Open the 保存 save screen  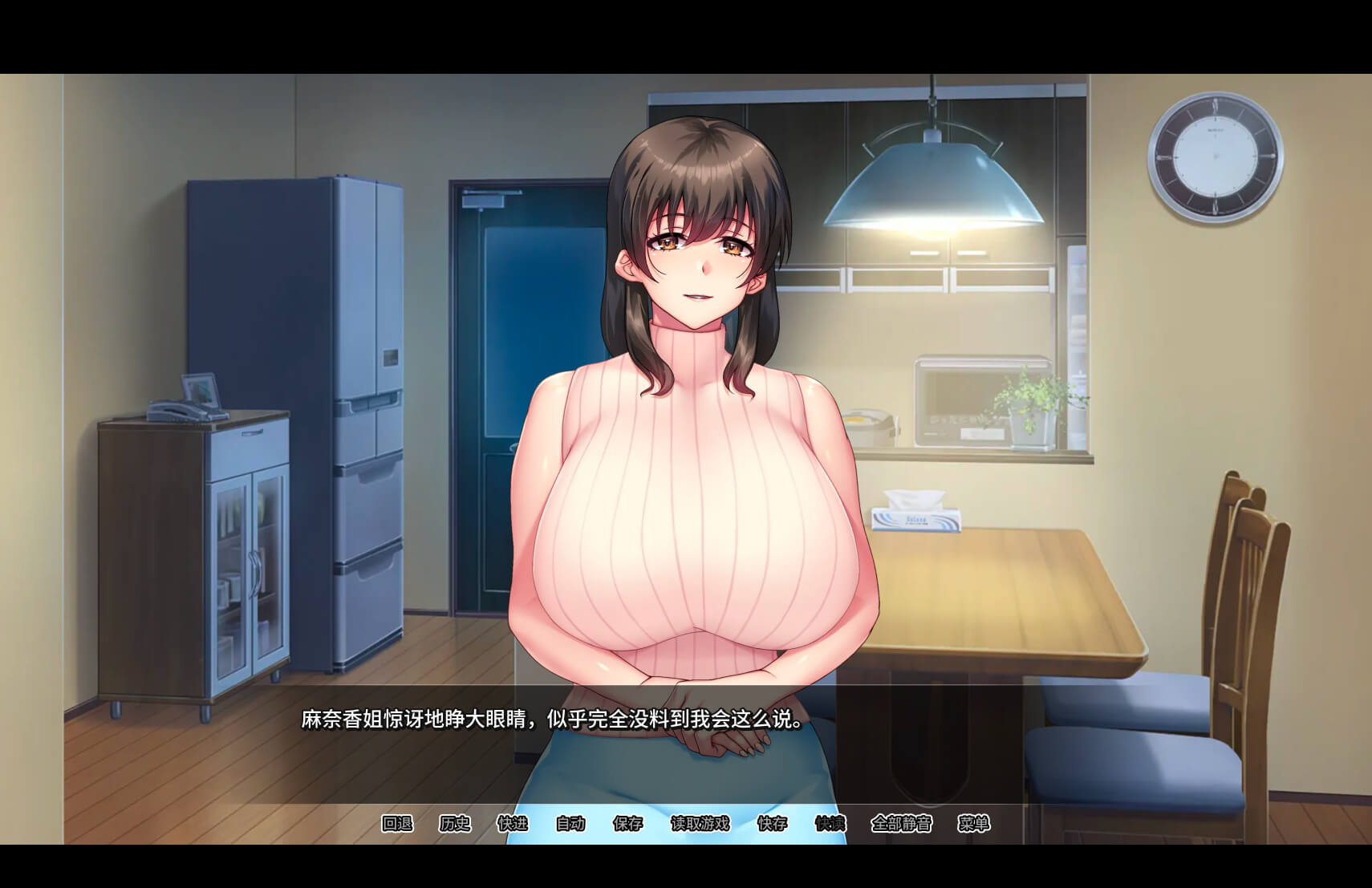[628, 824]
